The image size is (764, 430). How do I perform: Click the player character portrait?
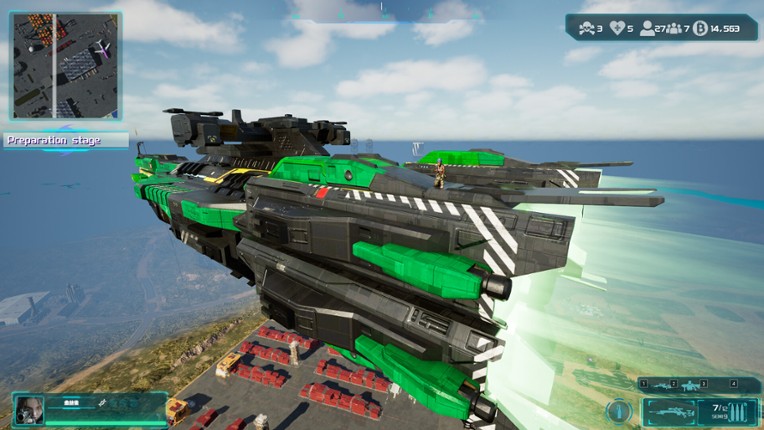pyautogui.click(x=30, y=409)
